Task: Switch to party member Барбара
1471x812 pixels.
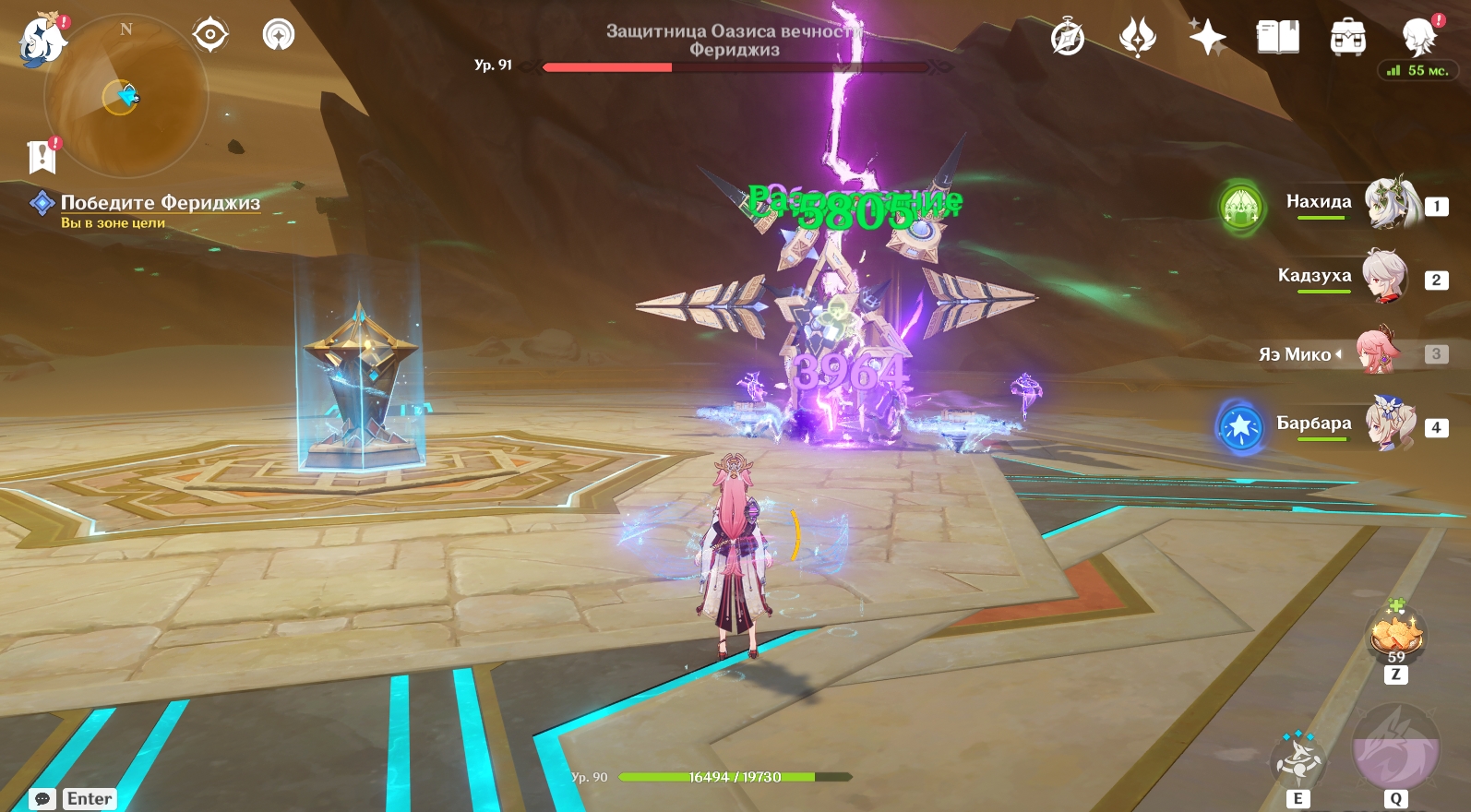Action: (1389, 424)
